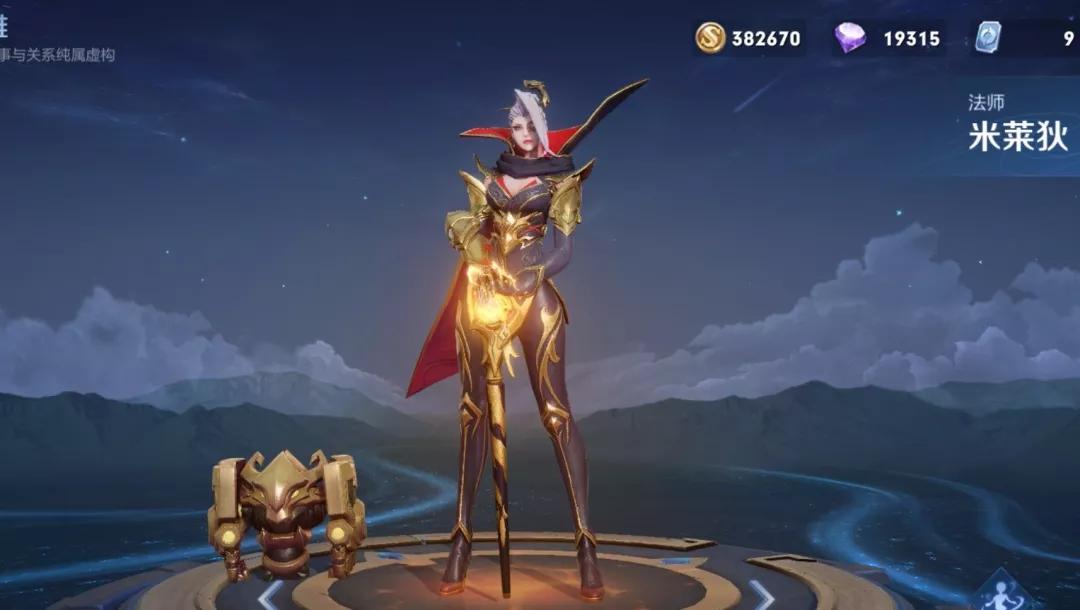Tap the blue ticket card icon
Screen dimensions: 1080x610
[988, 38]
